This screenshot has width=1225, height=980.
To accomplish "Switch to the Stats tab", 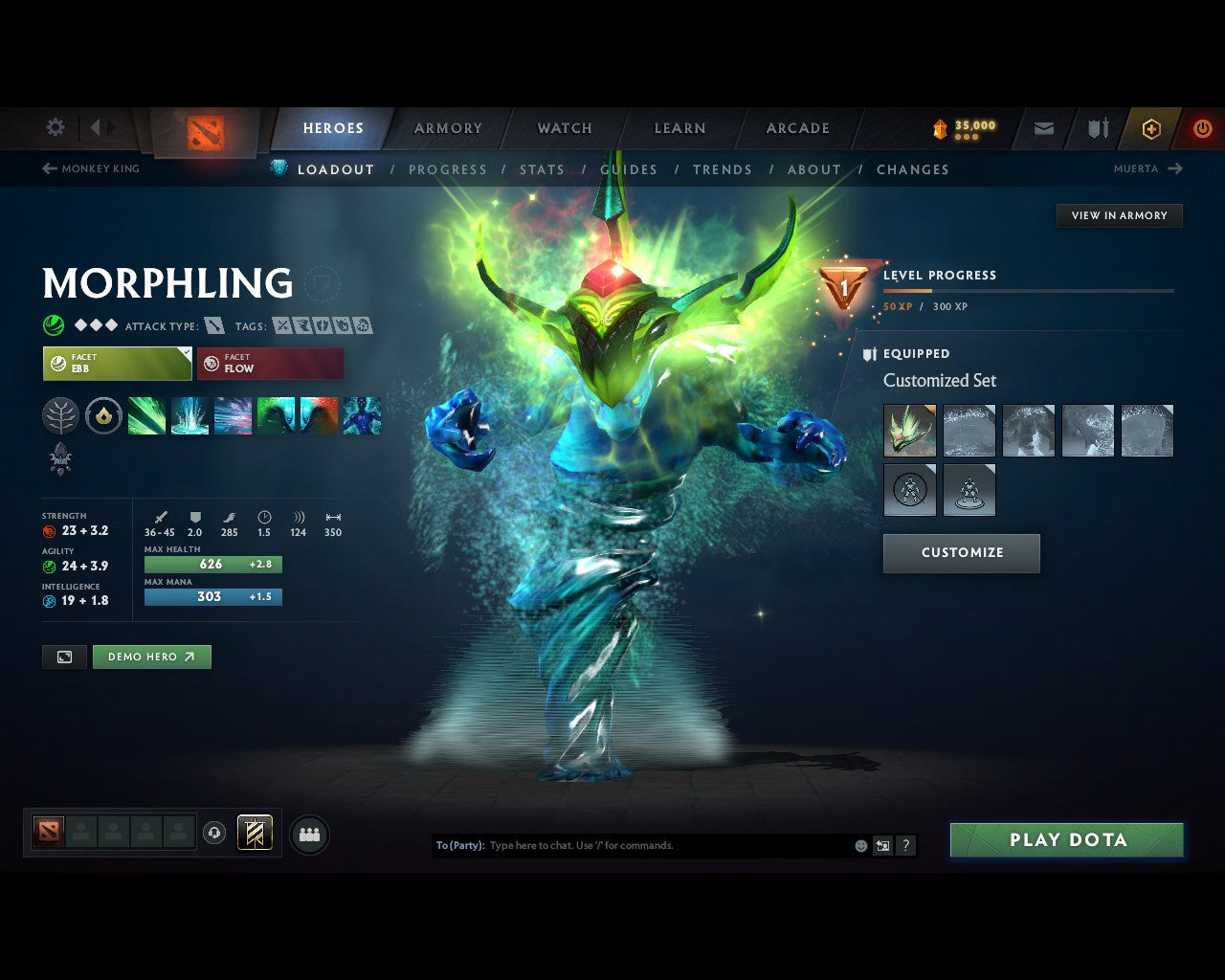I will click(542, 169).
